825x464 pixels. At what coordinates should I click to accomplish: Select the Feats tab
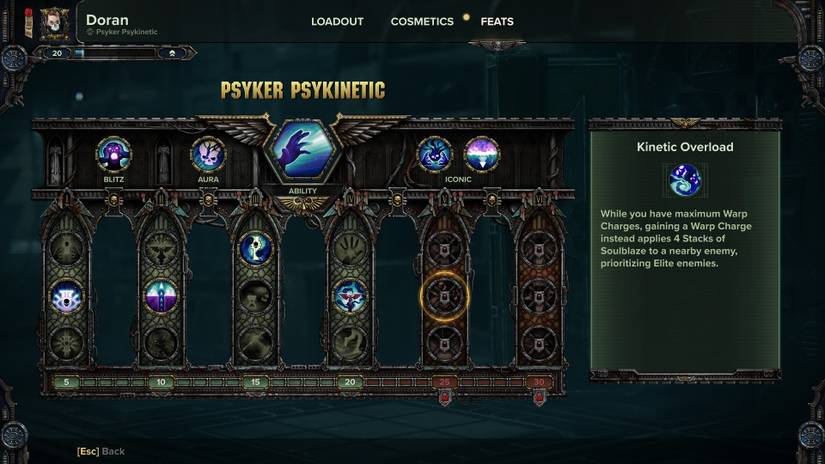point(497,21)
